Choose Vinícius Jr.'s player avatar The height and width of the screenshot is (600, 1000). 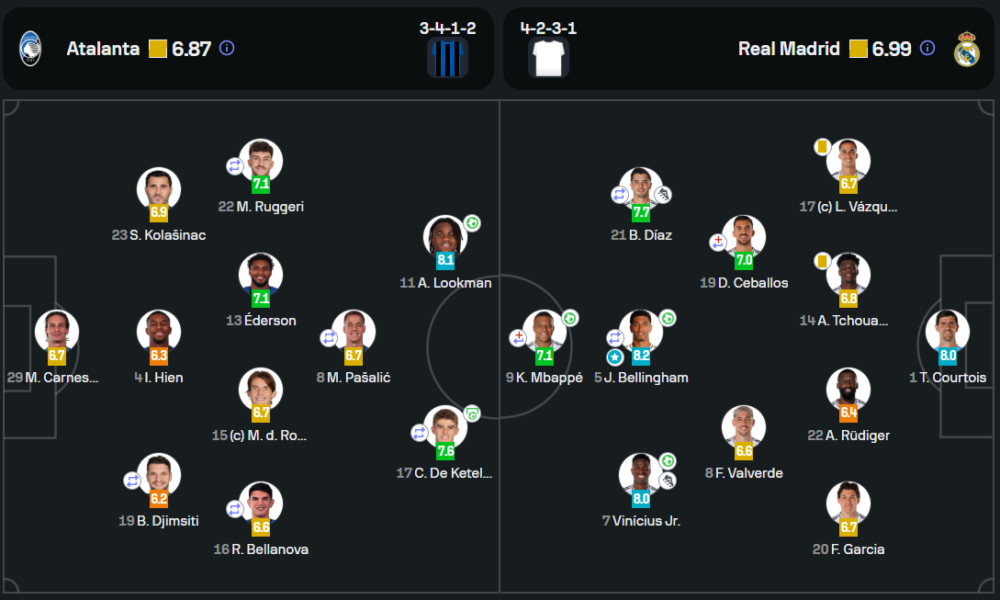[640, 476]
